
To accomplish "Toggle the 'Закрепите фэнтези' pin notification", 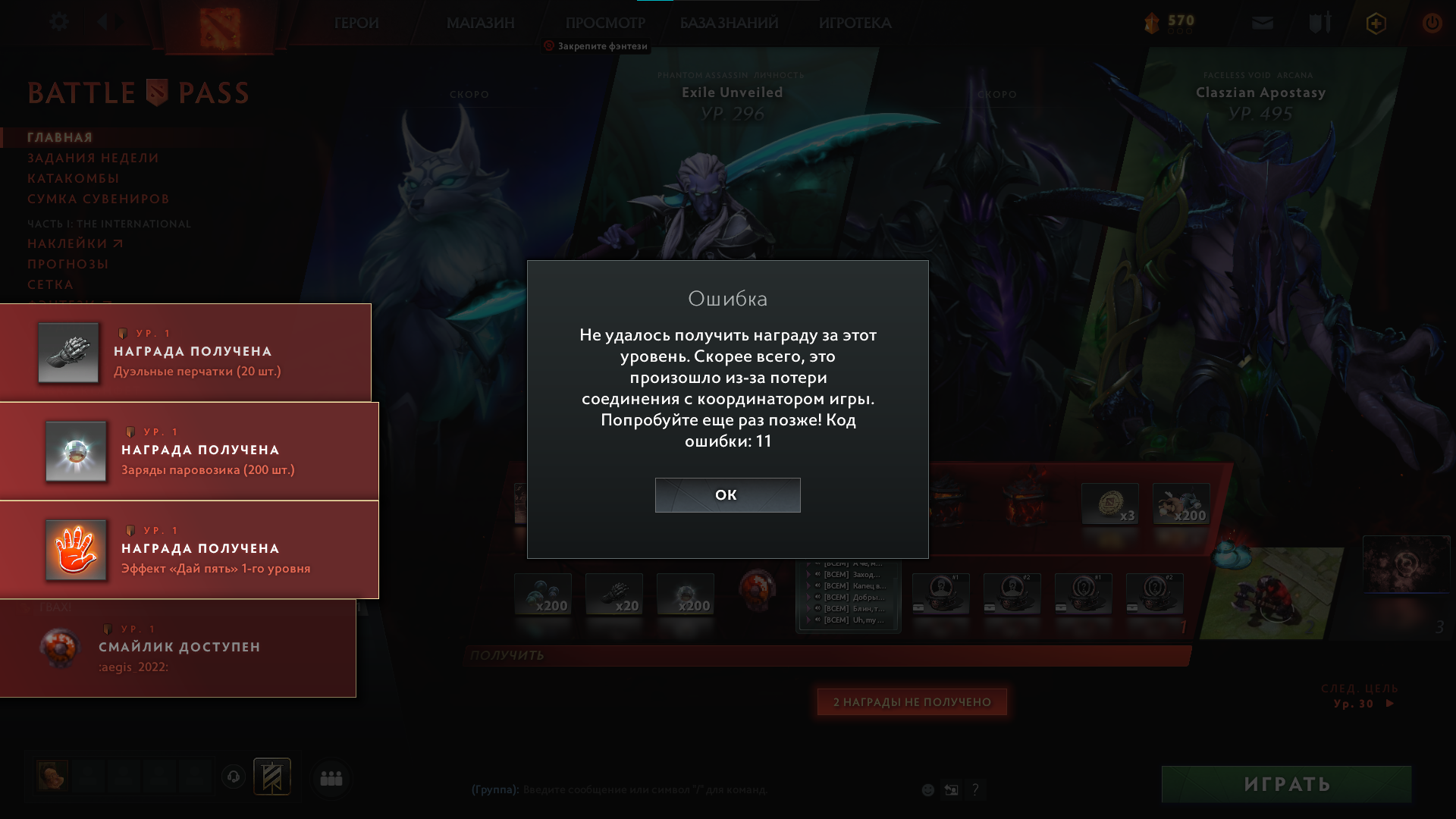I will (x=596, y=46).
